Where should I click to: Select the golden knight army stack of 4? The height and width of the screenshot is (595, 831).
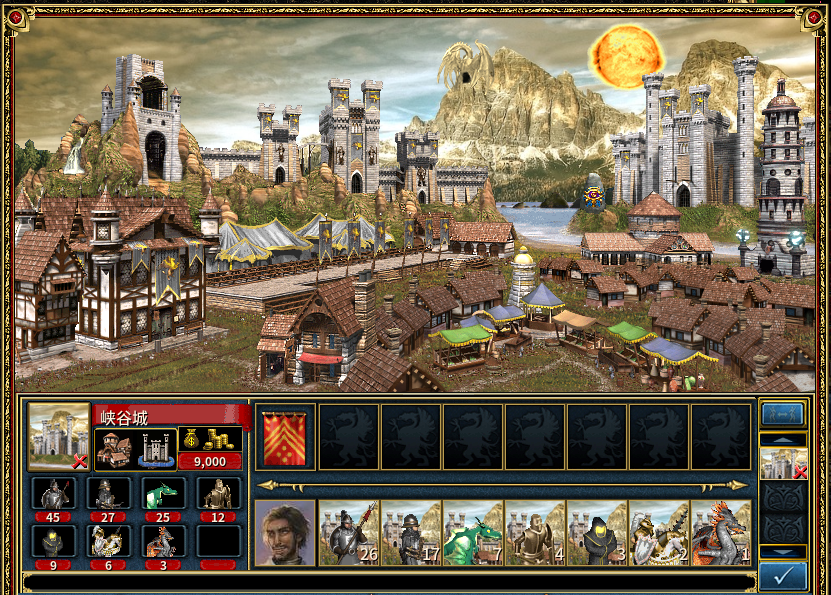tap(535, 532)
